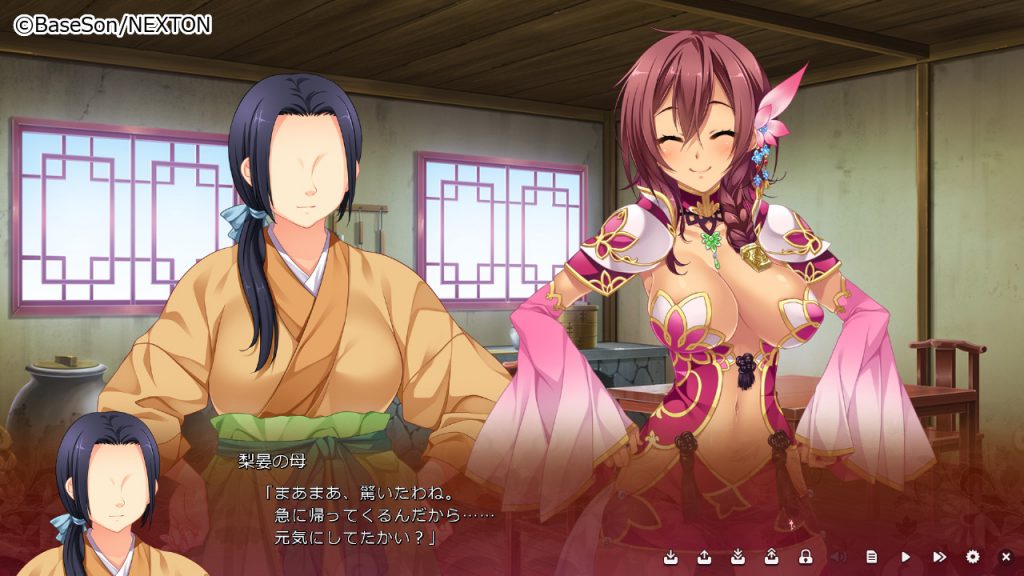This screenshot has width=1024, height=576.
Task: Open settings with the gear icon
Action: (973, 556)
